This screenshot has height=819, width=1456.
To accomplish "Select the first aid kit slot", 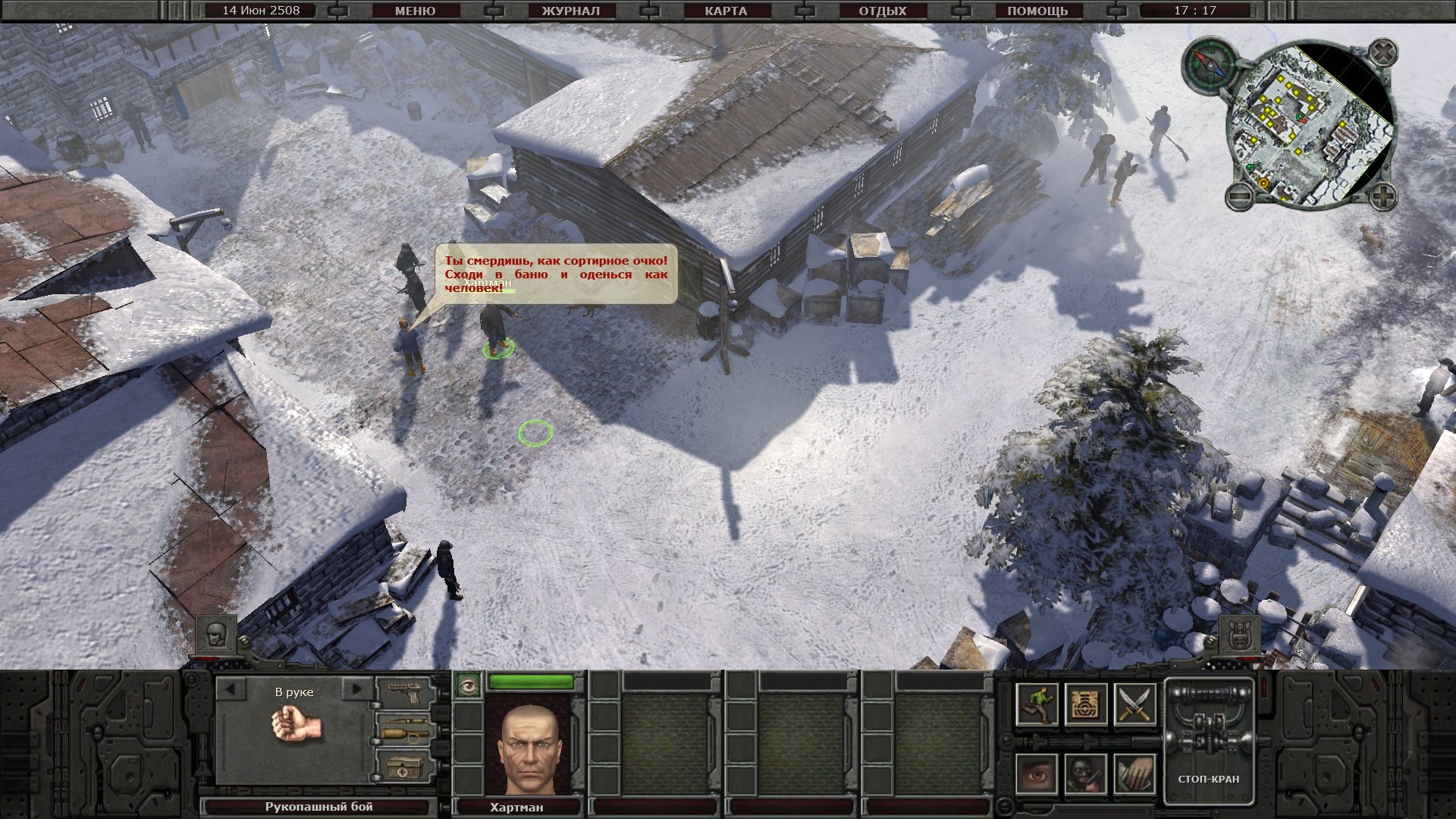I will tap(404, 767).
